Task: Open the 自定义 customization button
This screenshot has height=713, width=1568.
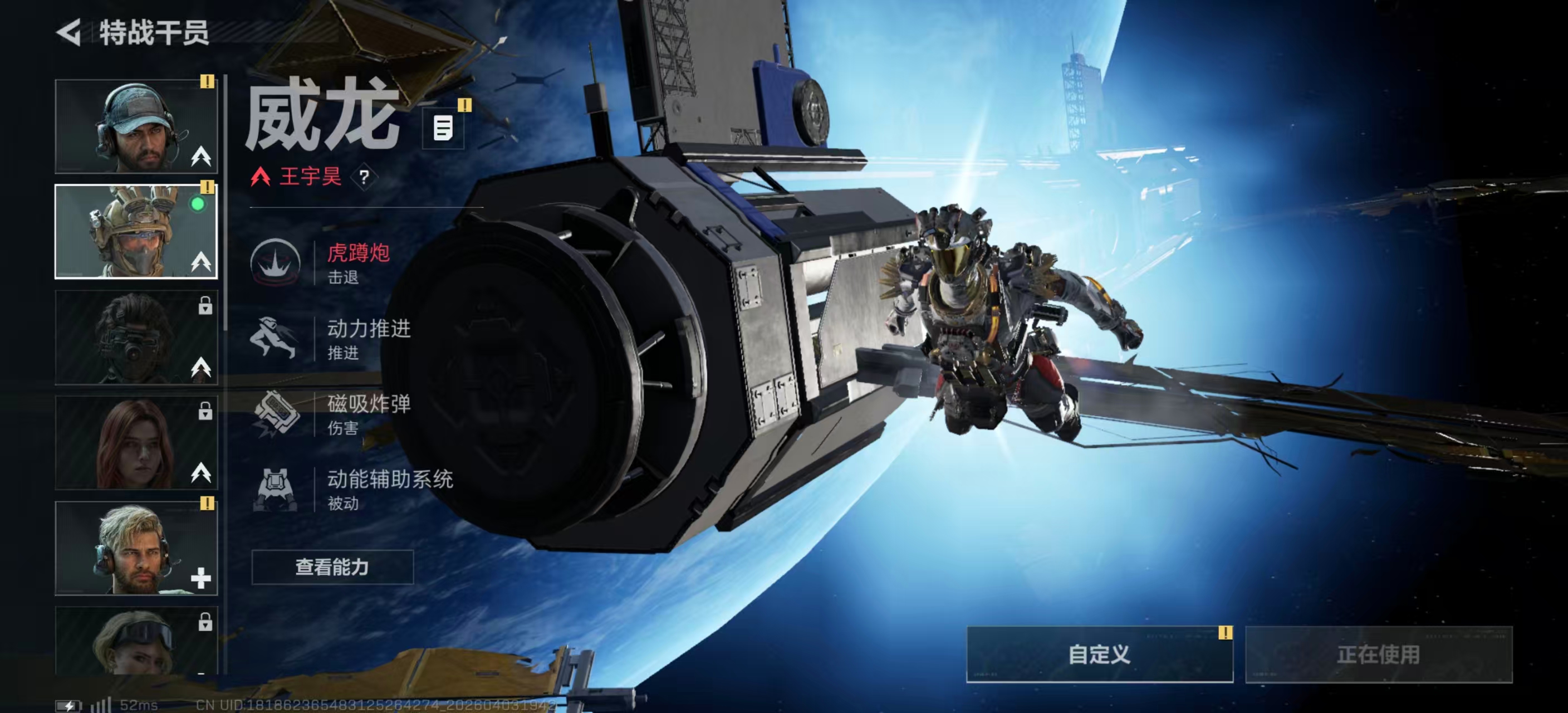Action: click(1099, 655)
